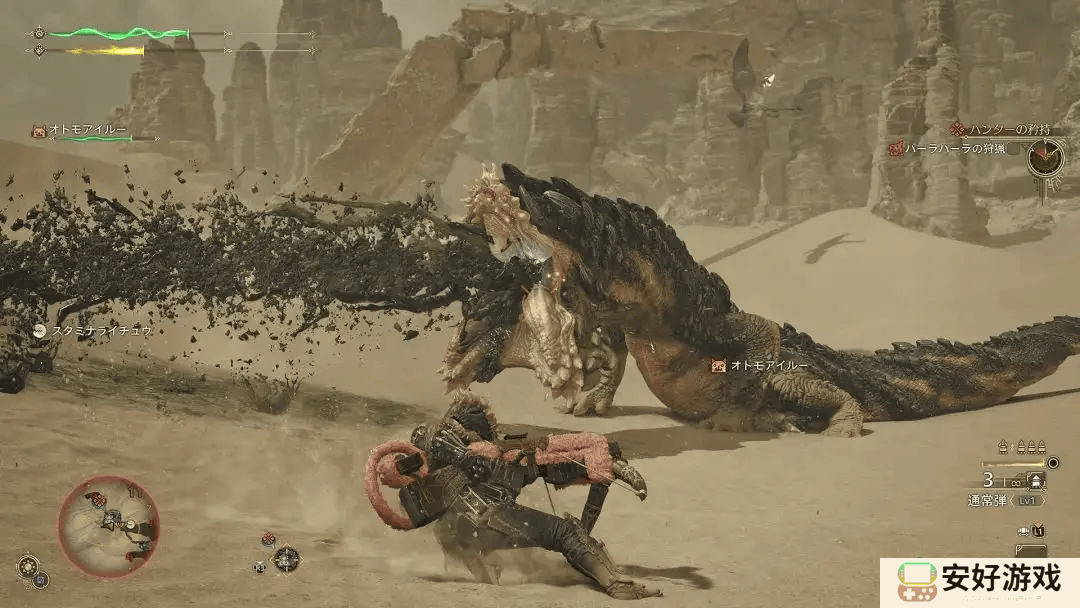The image size is (1080, 608).
Task: Click the red monster marker on the minimap
Action: click(97, 499)
